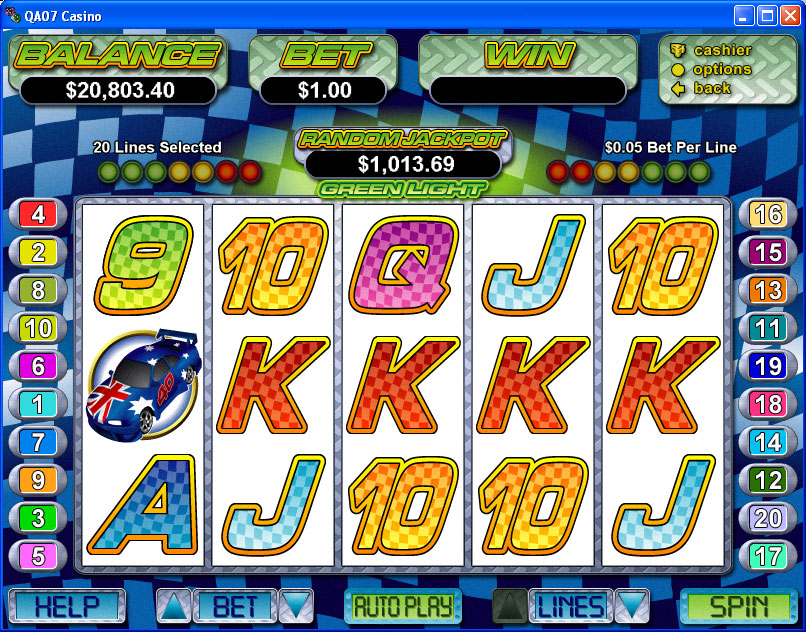The height and width of the screenshot is (632, 806).
Task: Reduce the number of lines with the down arrow
Action: [632, 606]
